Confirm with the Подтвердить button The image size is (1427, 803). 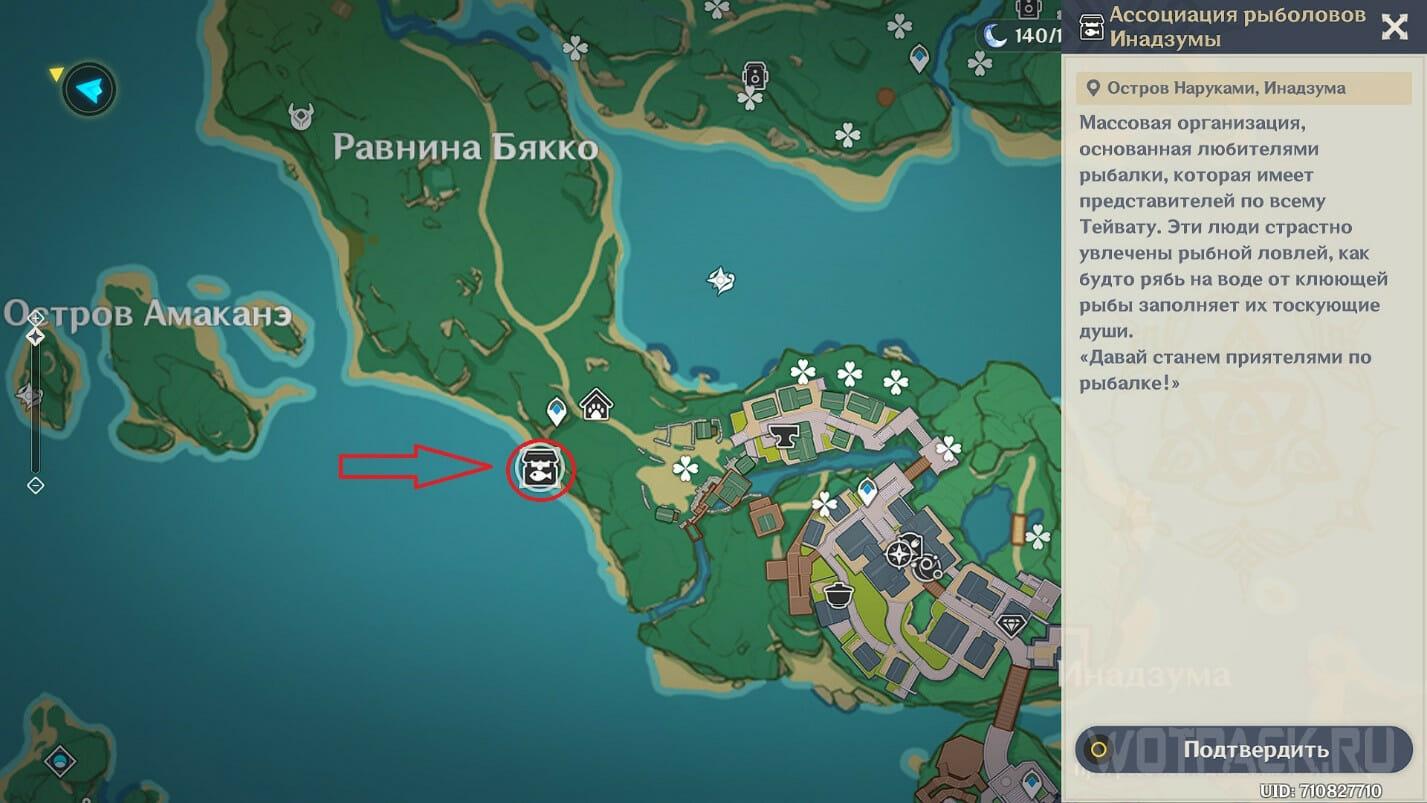pos(1244,749)
